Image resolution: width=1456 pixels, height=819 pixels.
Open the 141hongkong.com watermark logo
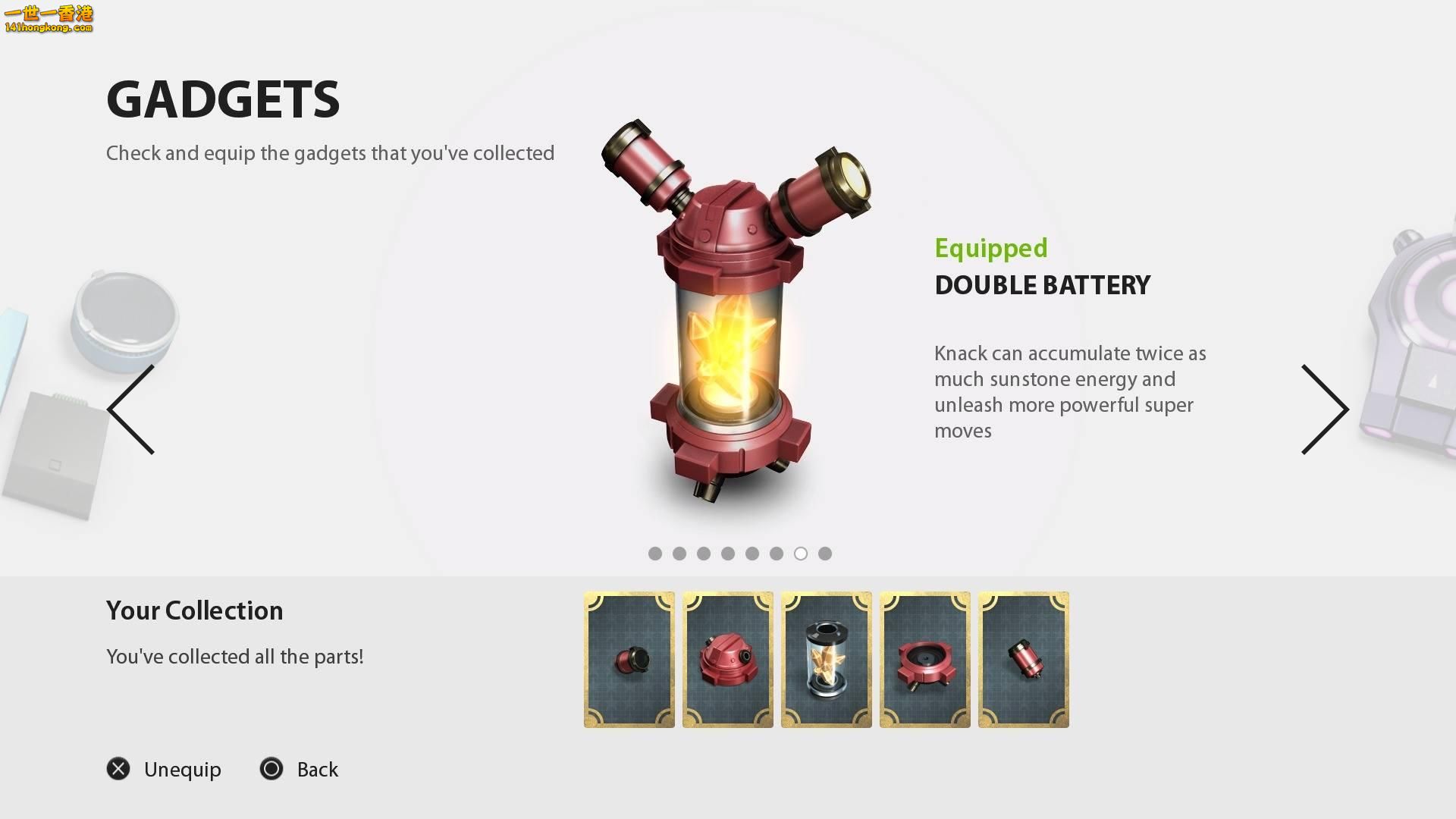point(49,20)
